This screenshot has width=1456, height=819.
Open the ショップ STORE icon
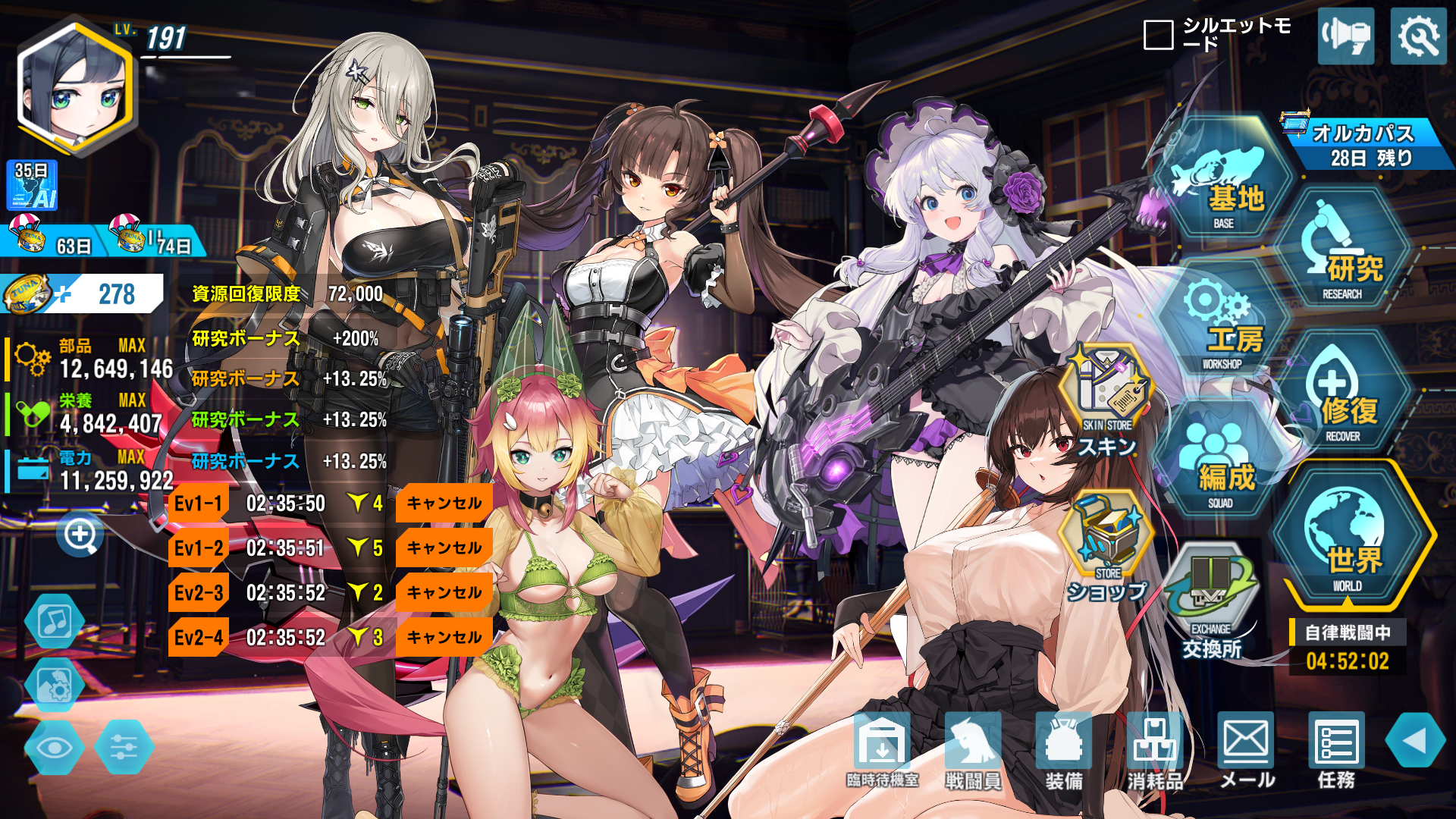pos(1106,546)
